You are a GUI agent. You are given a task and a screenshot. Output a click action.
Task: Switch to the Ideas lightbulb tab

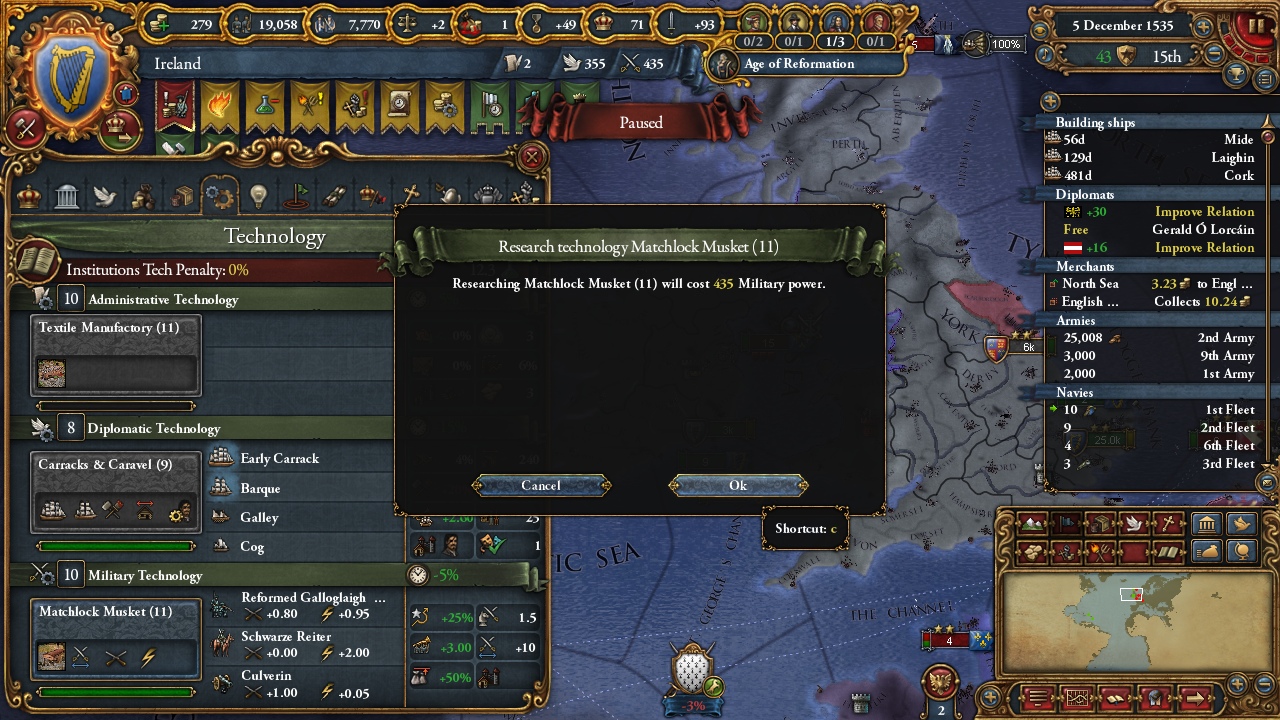(x=258, y=196)
